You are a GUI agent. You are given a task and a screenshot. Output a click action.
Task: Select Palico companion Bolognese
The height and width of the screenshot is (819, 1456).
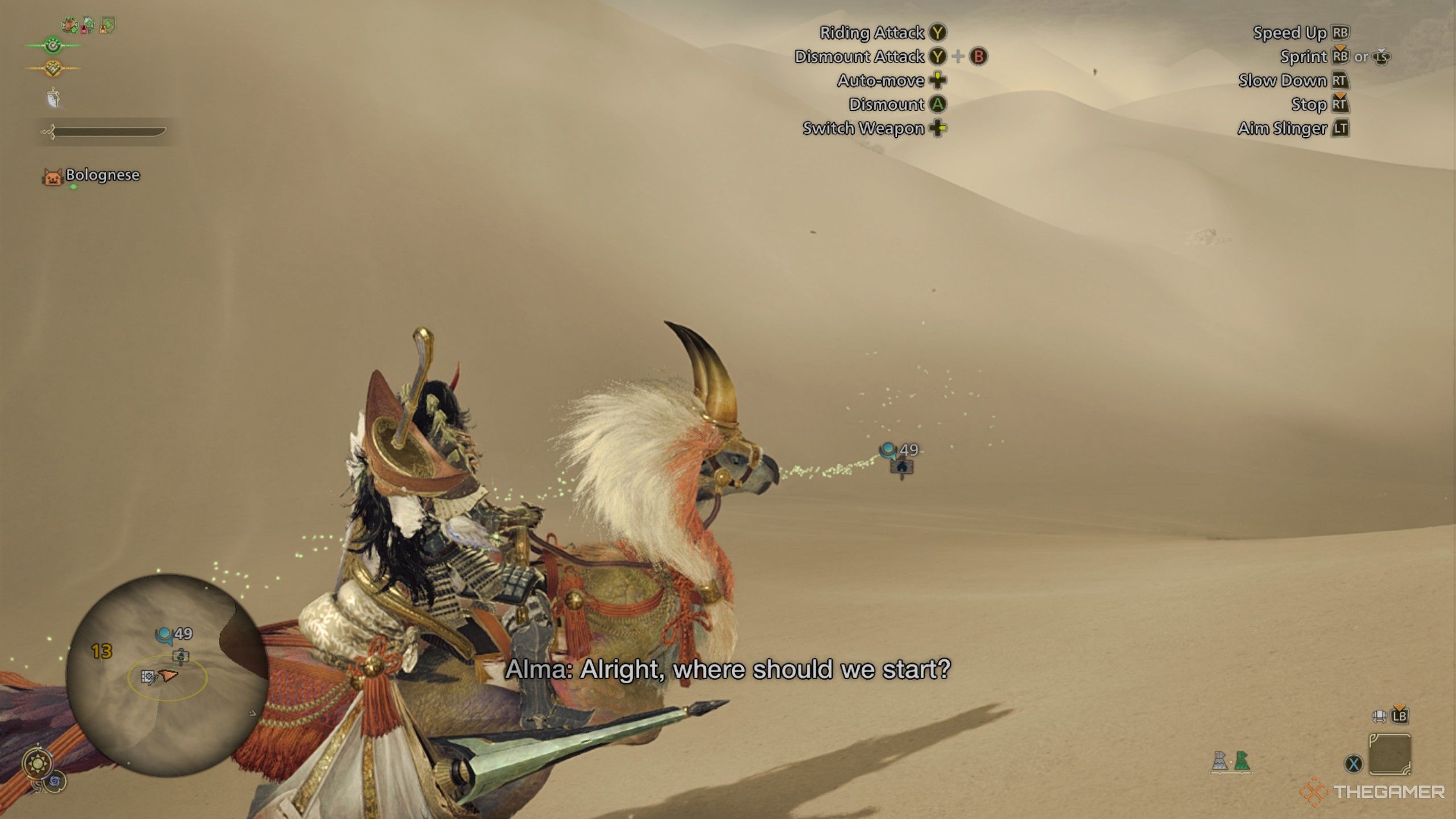coord(102,175)
